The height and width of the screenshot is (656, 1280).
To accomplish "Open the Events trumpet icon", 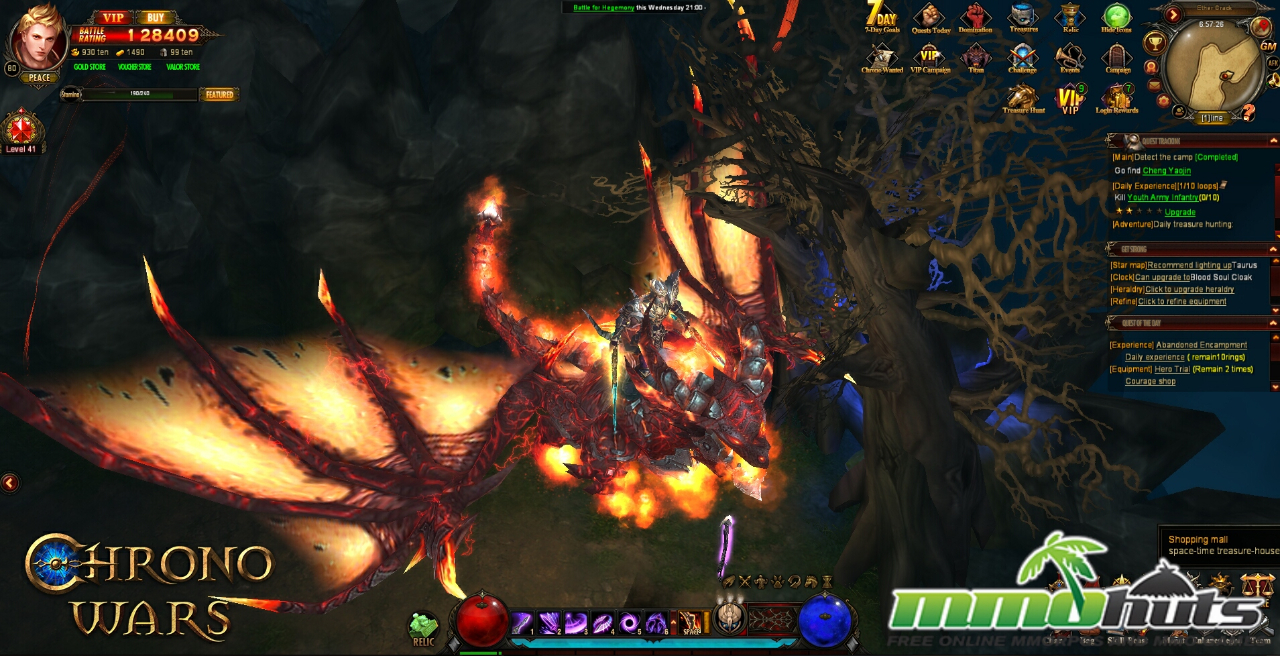I will (1069, 56).
